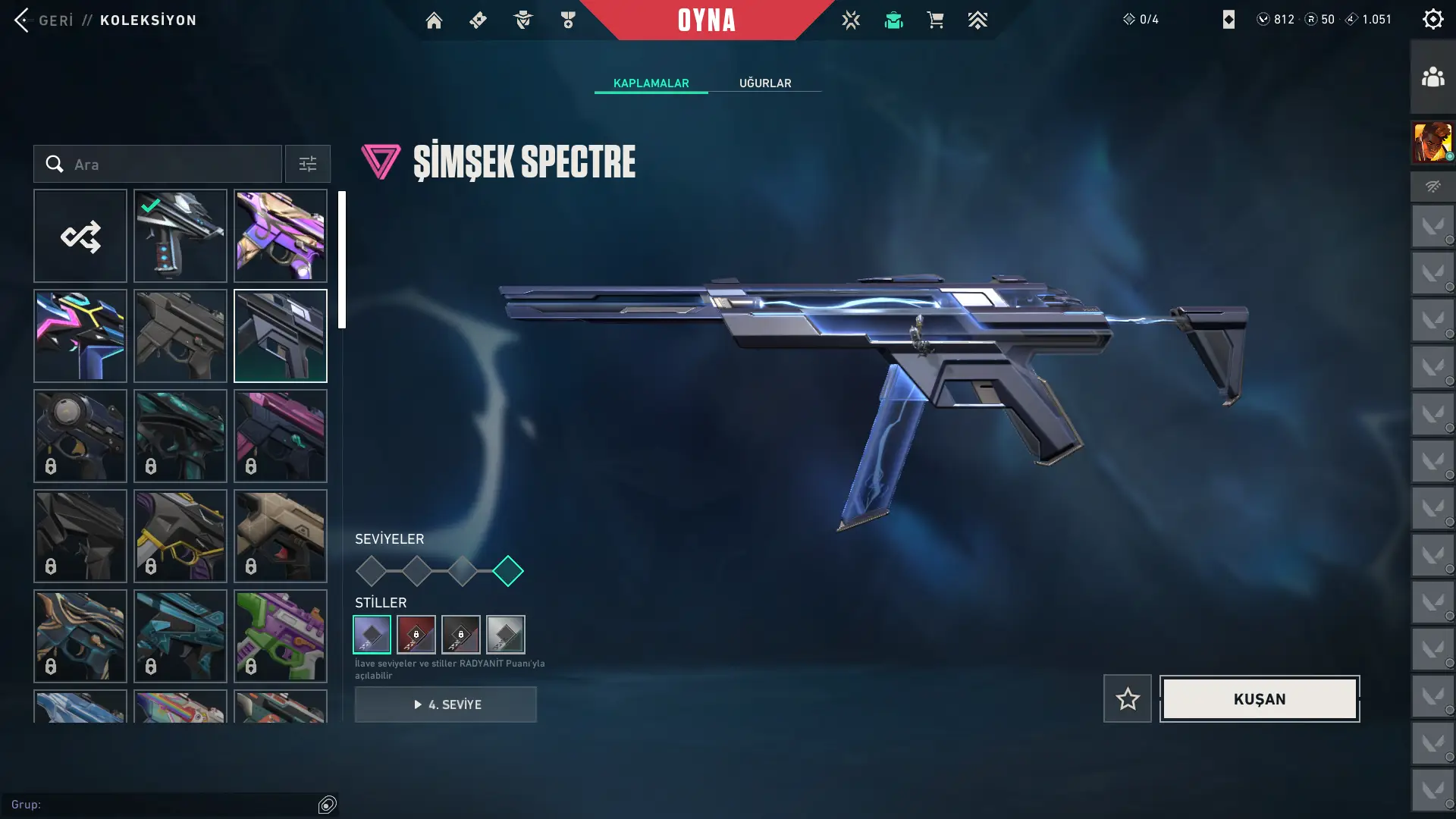Select the KAPLAMALAR tab

click(651, 83)
